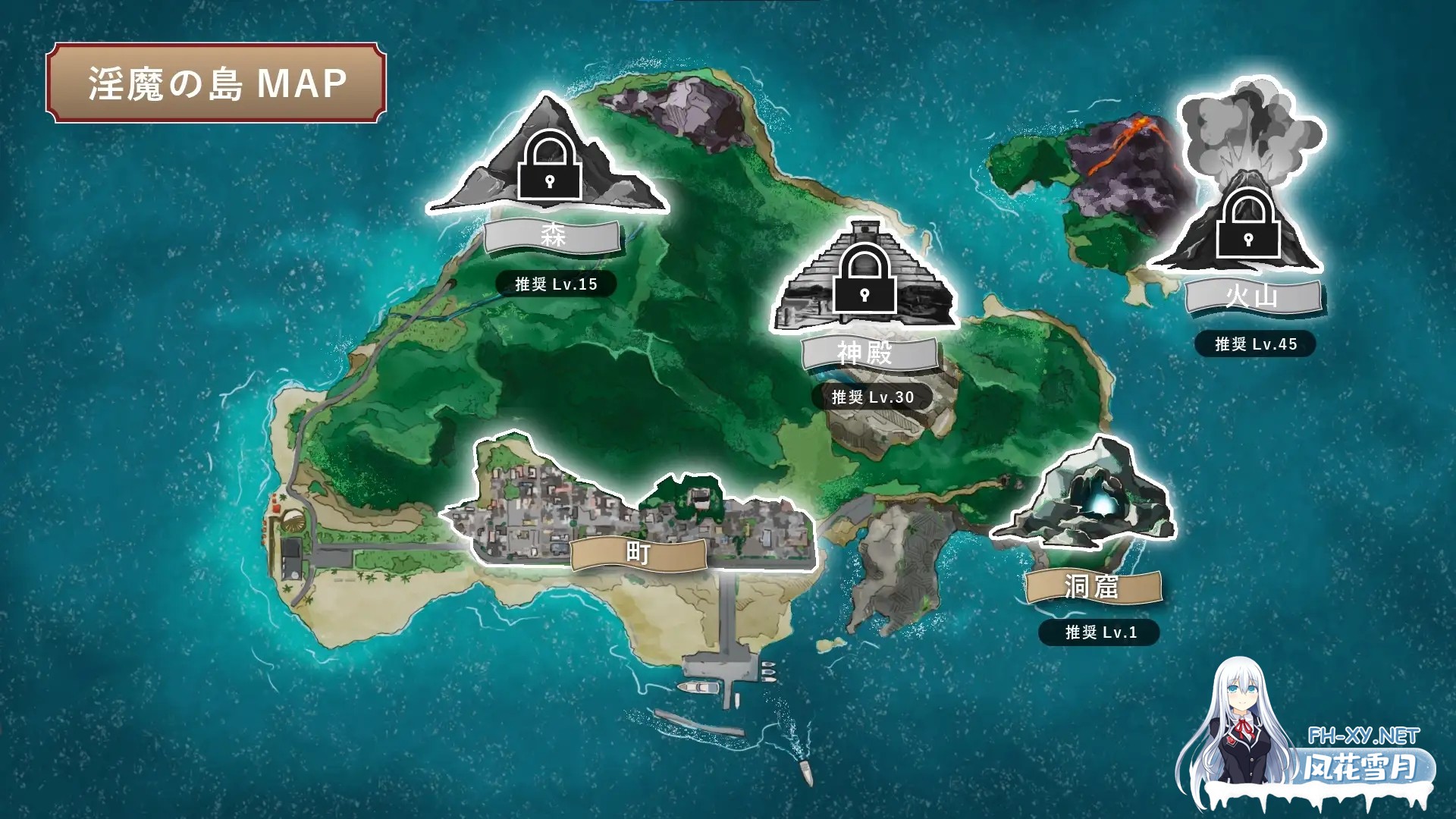
Task: Click the 火山 volcano name banner
Action: (x=1253, y=296)
